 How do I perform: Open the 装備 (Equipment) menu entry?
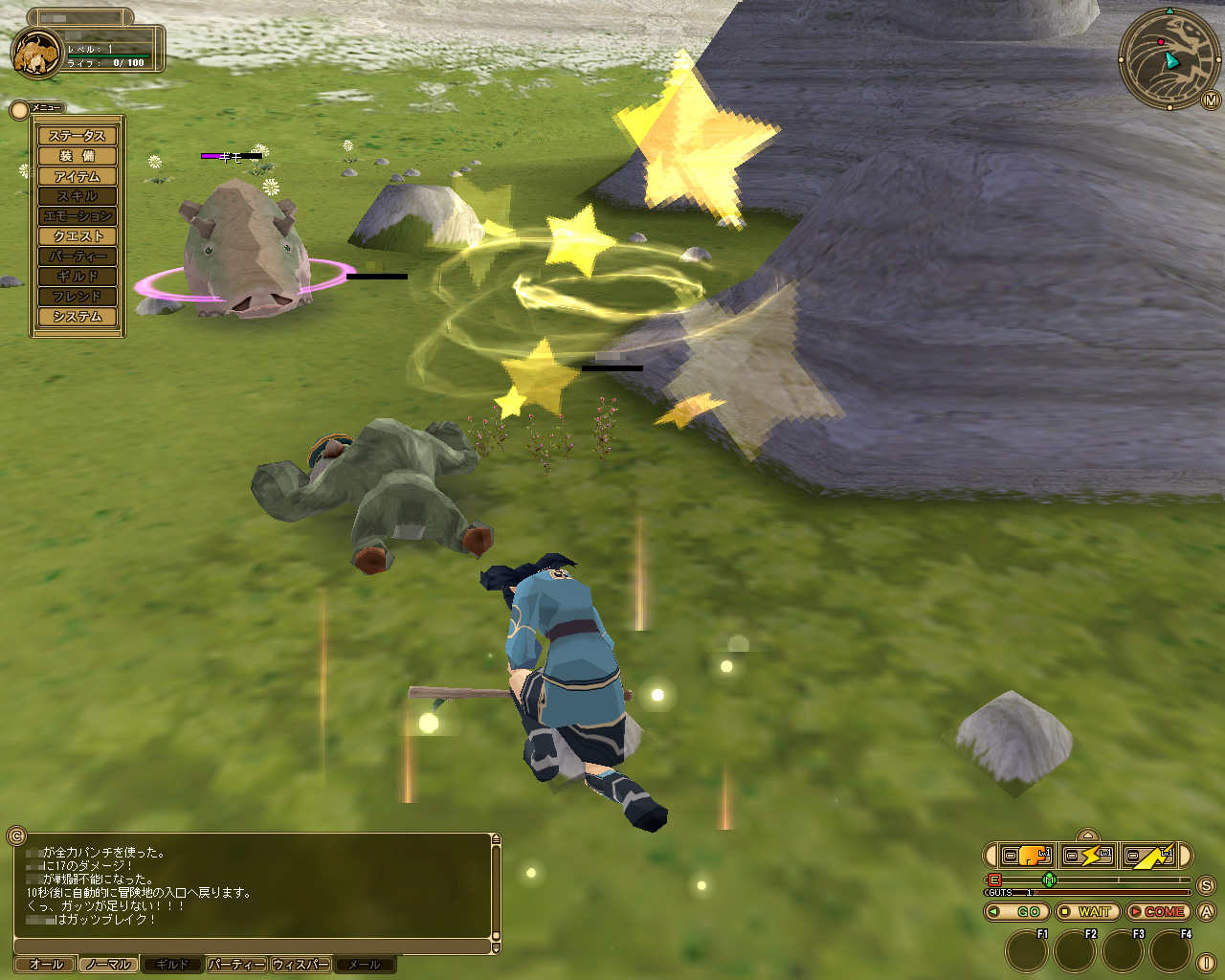point(78,156)
